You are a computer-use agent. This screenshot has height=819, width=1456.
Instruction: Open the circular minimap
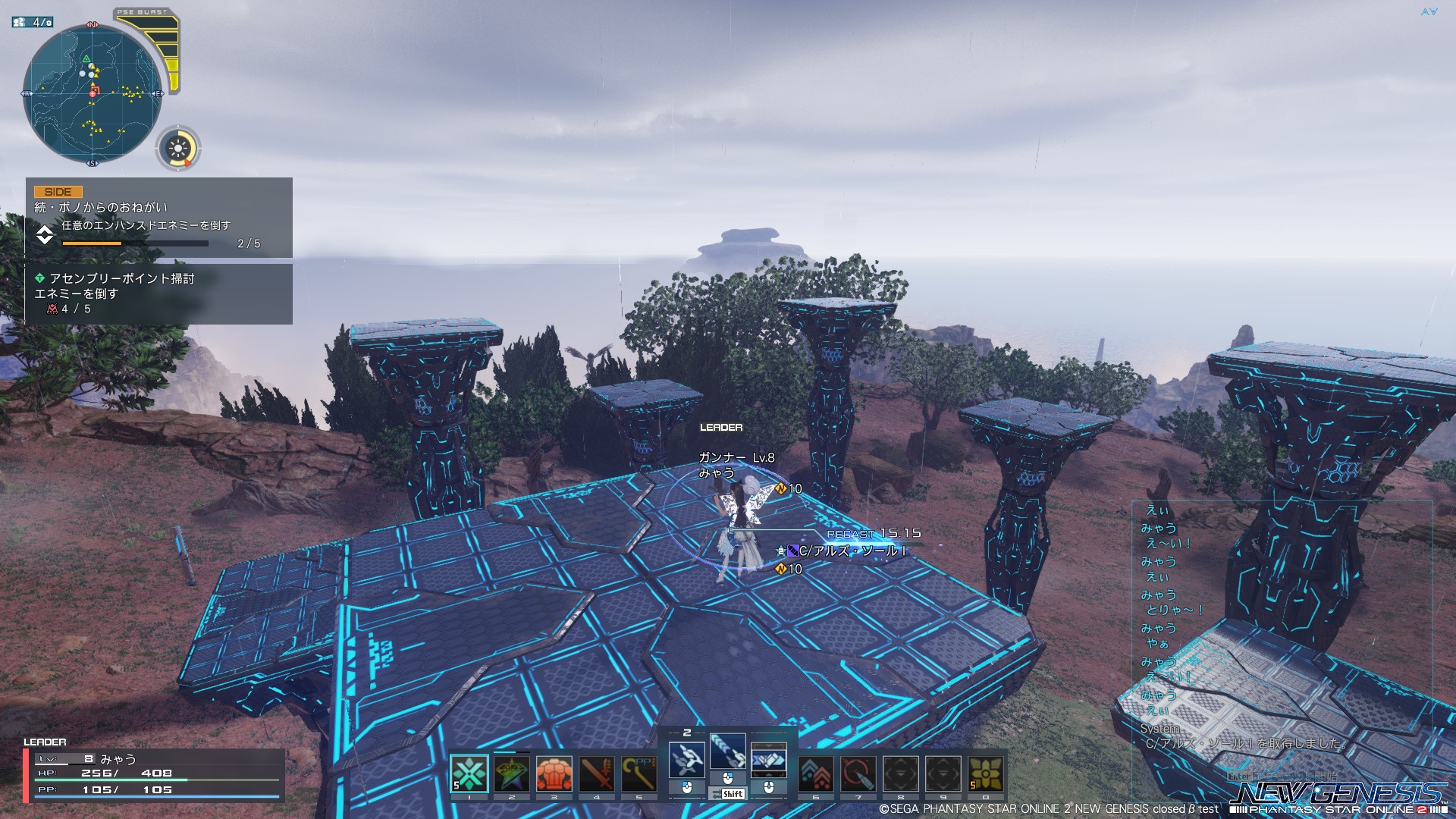92,94
